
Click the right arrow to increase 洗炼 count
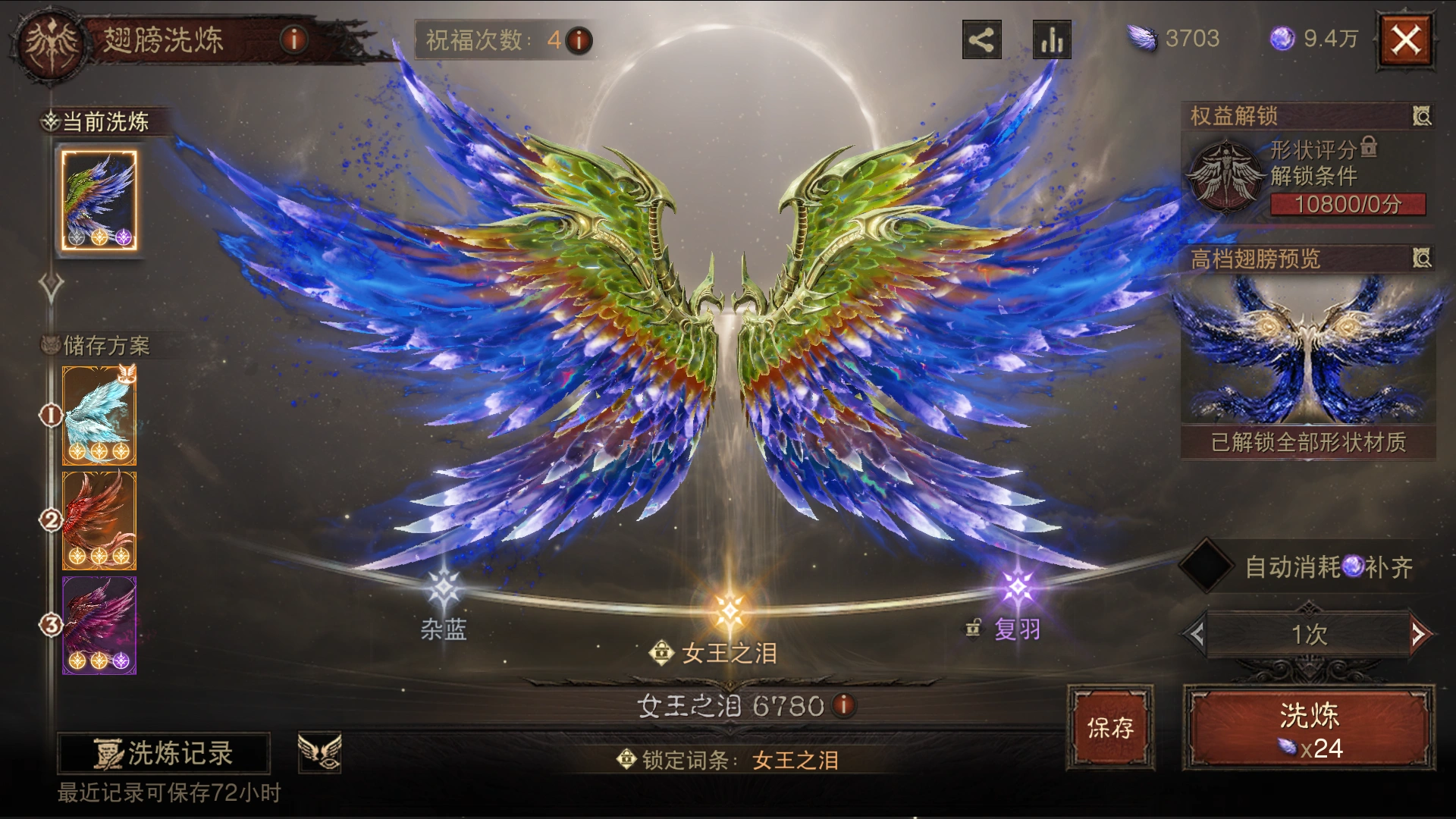point(1420,635)
